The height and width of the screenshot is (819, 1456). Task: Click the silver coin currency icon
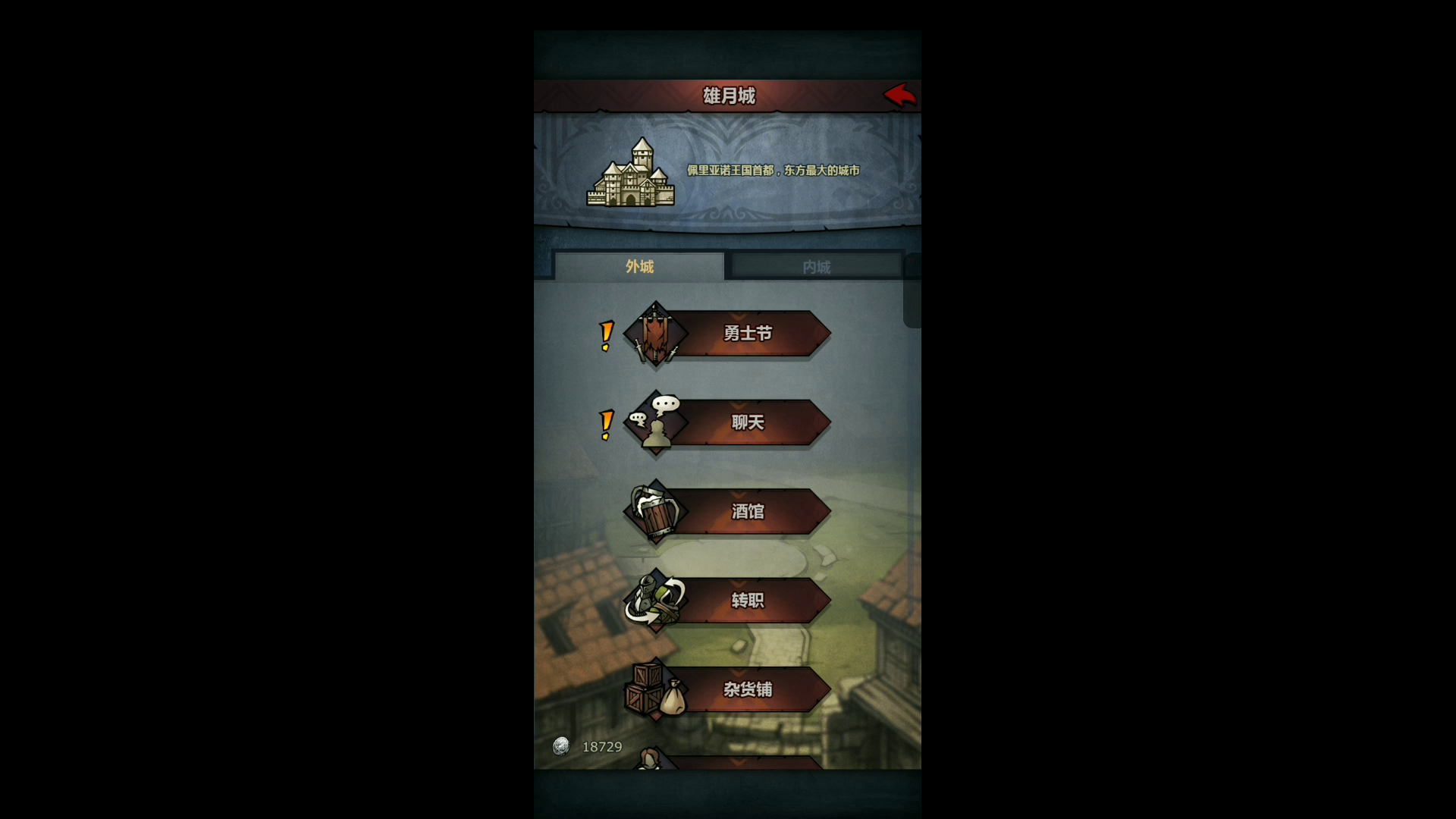[561, 747]
